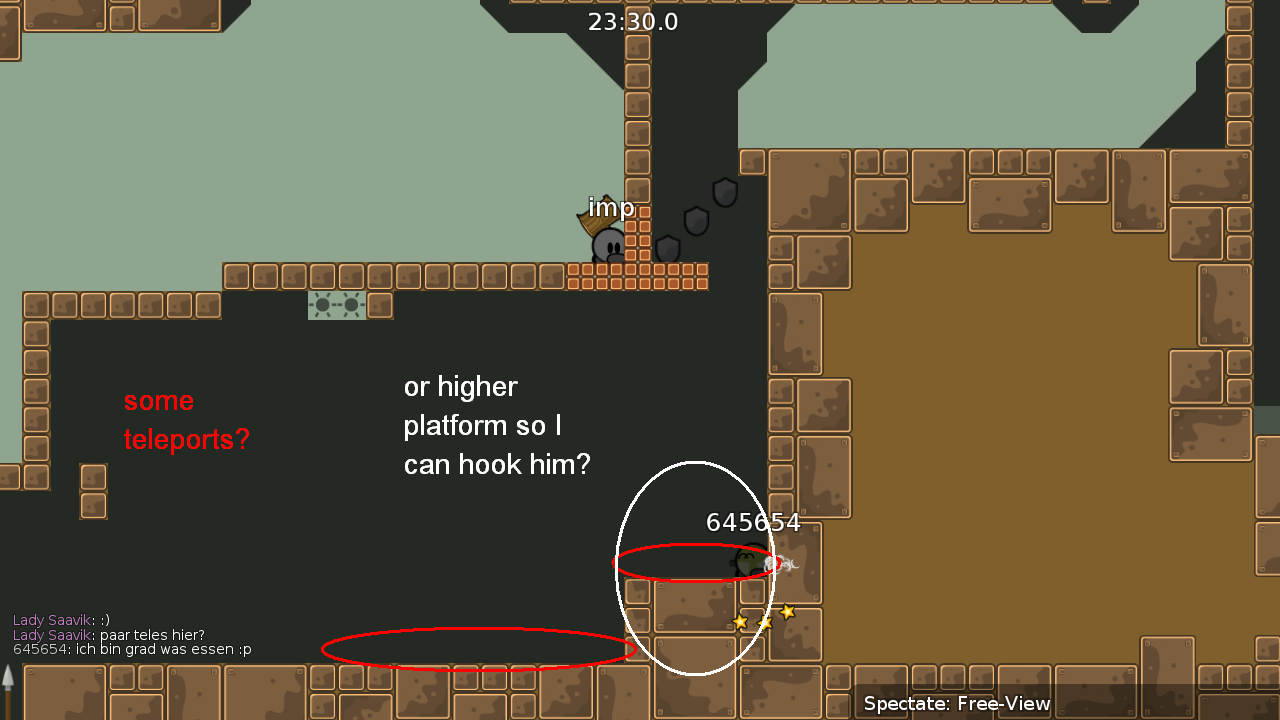Image resolution: width=1280 pixels, height=720 pixels.
Task: Click the highest star near player 645654
Action: pos(788,610)
